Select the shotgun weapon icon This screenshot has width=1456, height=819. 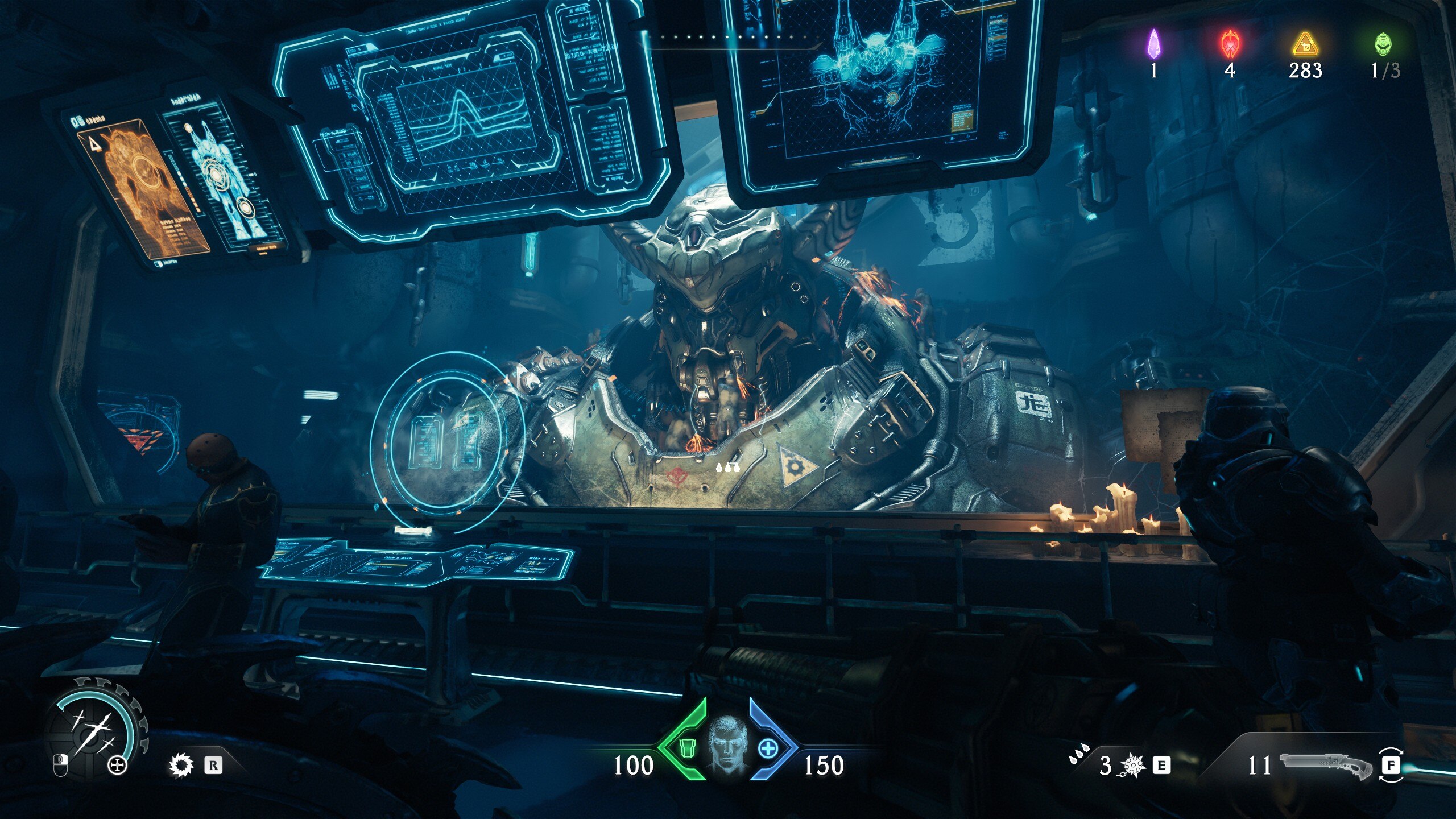[x=1325, y=765]
